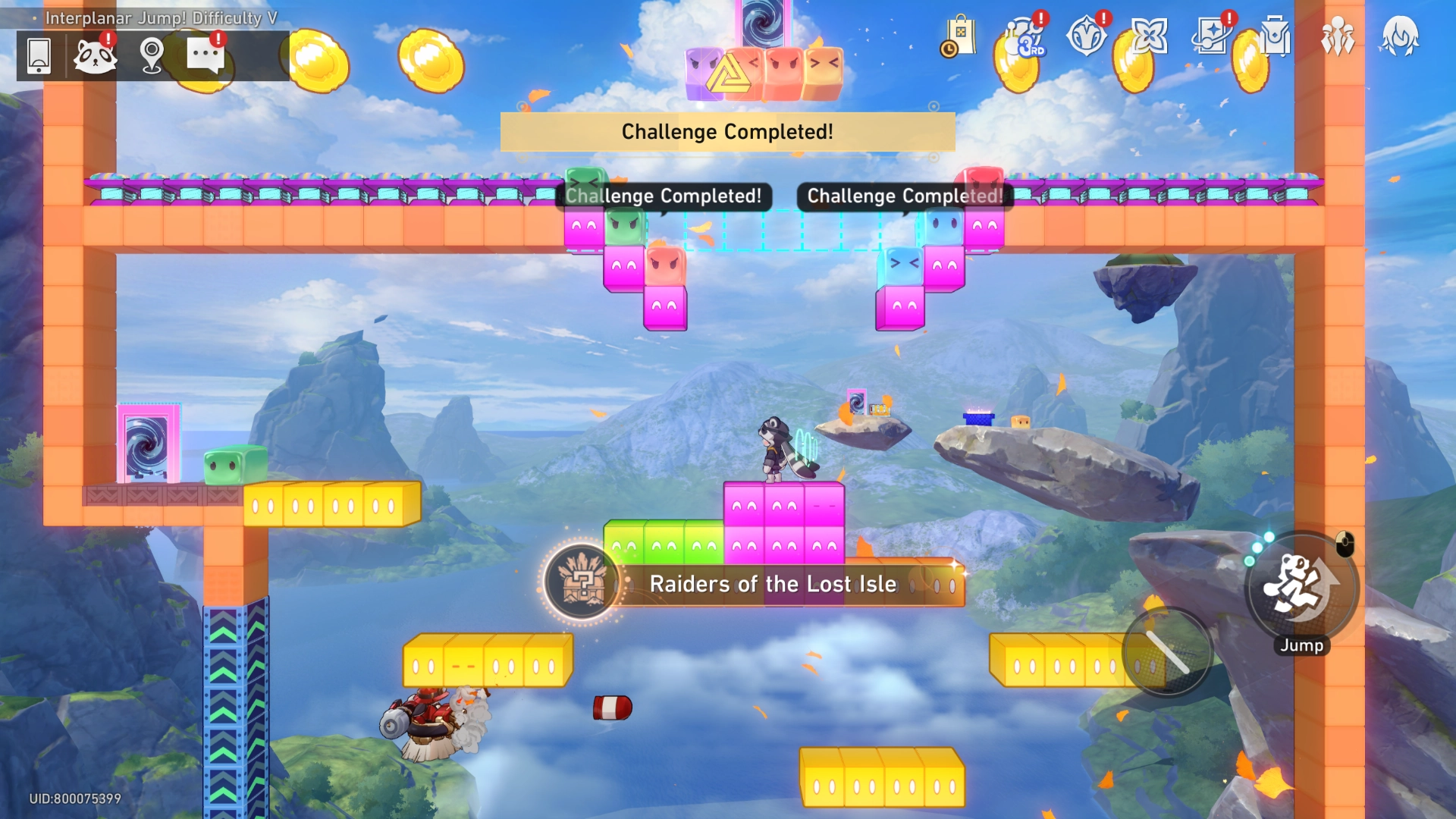Open the chat speech bubble icon

(206, 55)
